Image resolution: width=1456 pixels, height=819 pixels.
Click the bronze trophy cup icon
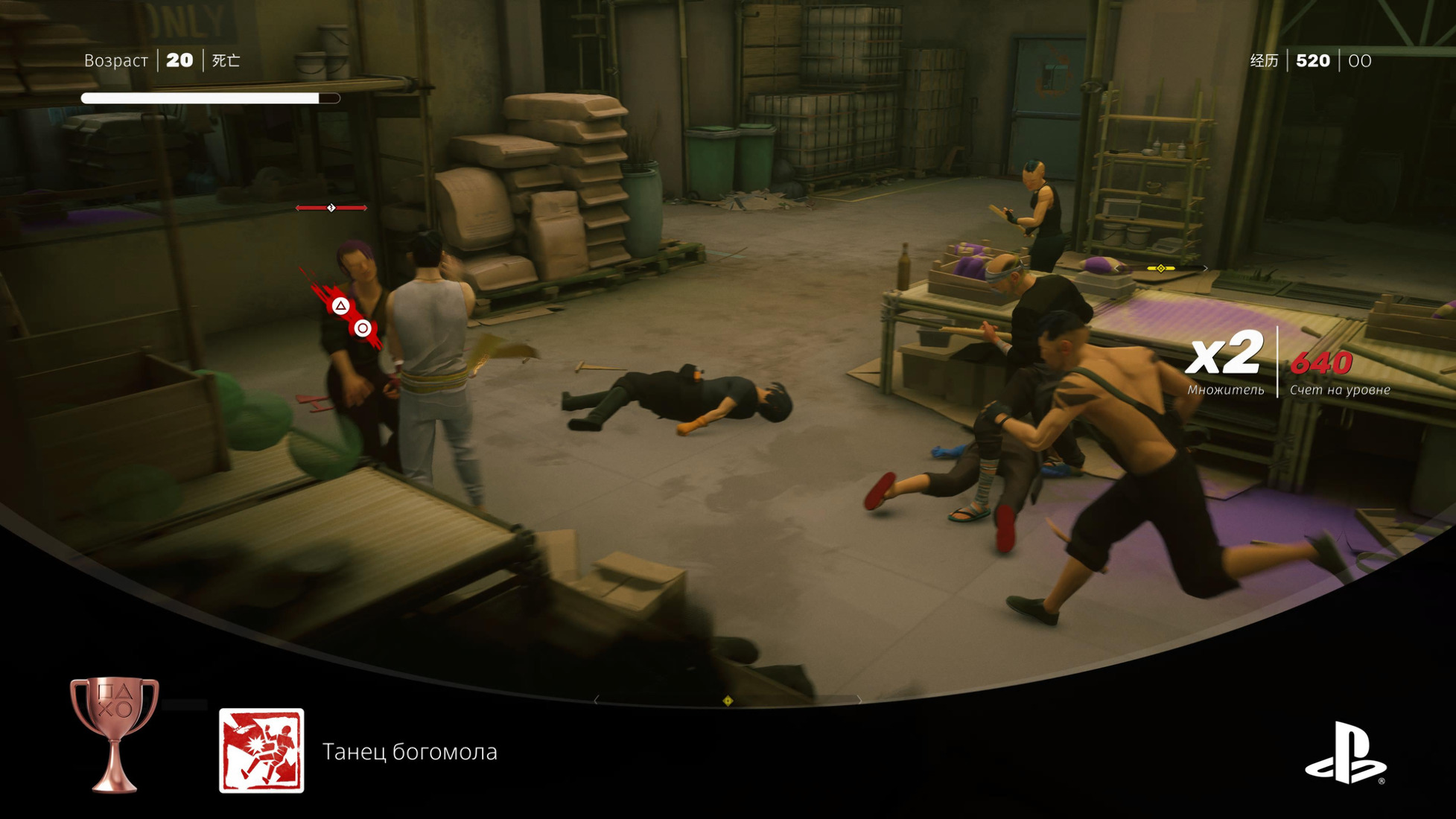pos(114,733)
